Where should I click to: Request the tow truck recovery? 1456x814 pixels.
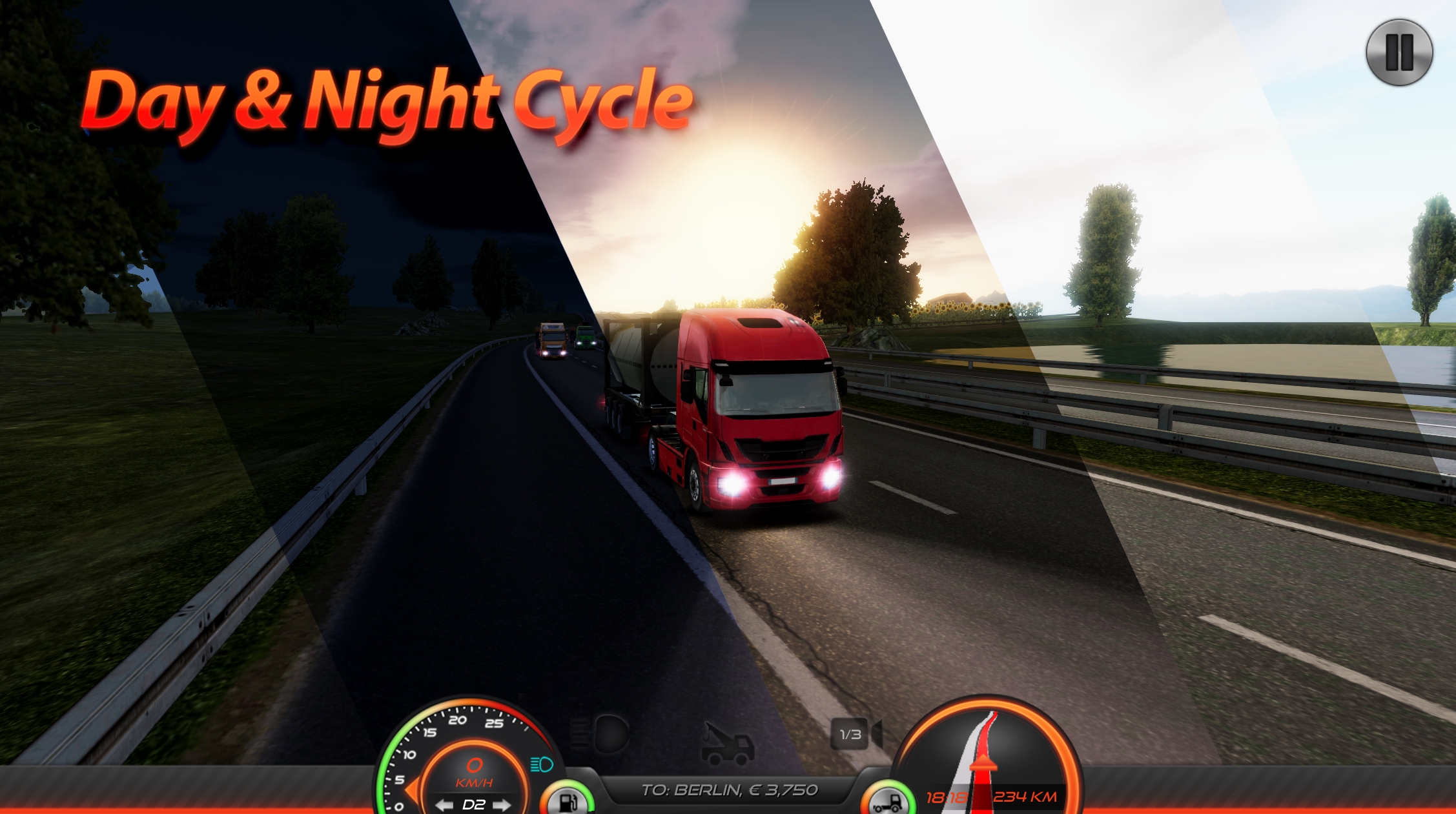(x=728, y=744)
